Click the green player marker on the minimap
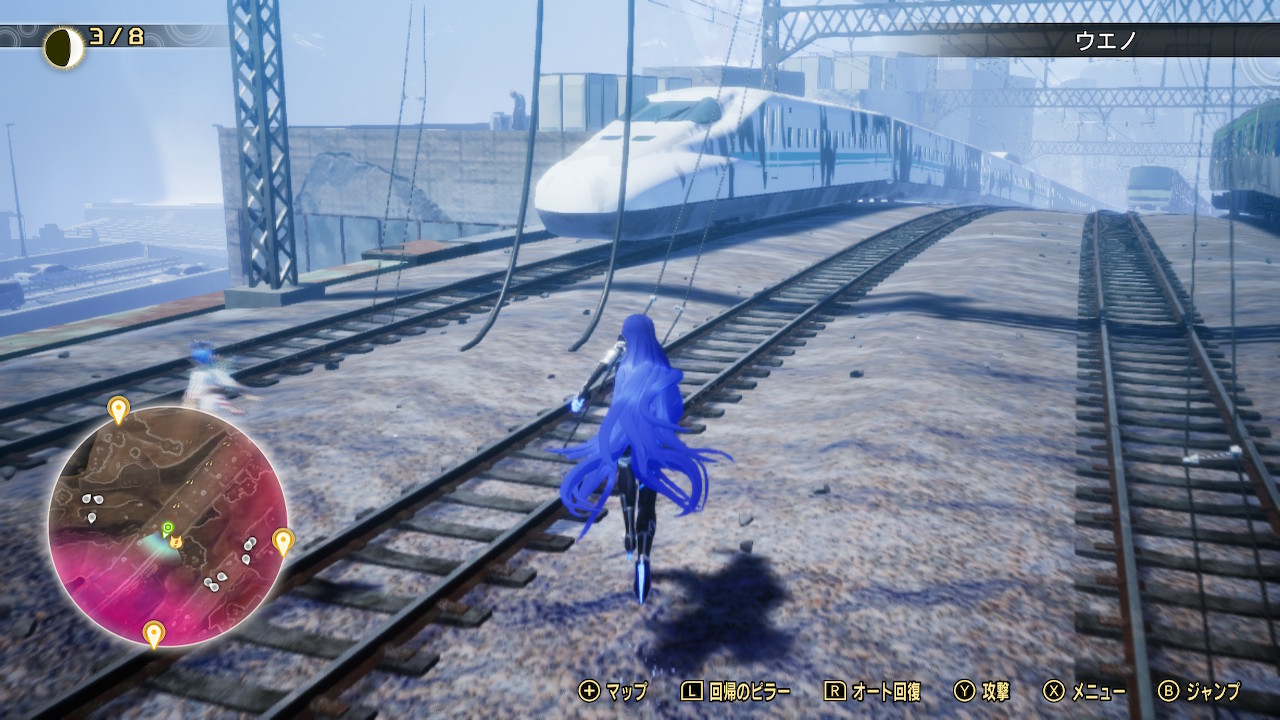This screenshot has height=720, width=1280. click(168, 527)
